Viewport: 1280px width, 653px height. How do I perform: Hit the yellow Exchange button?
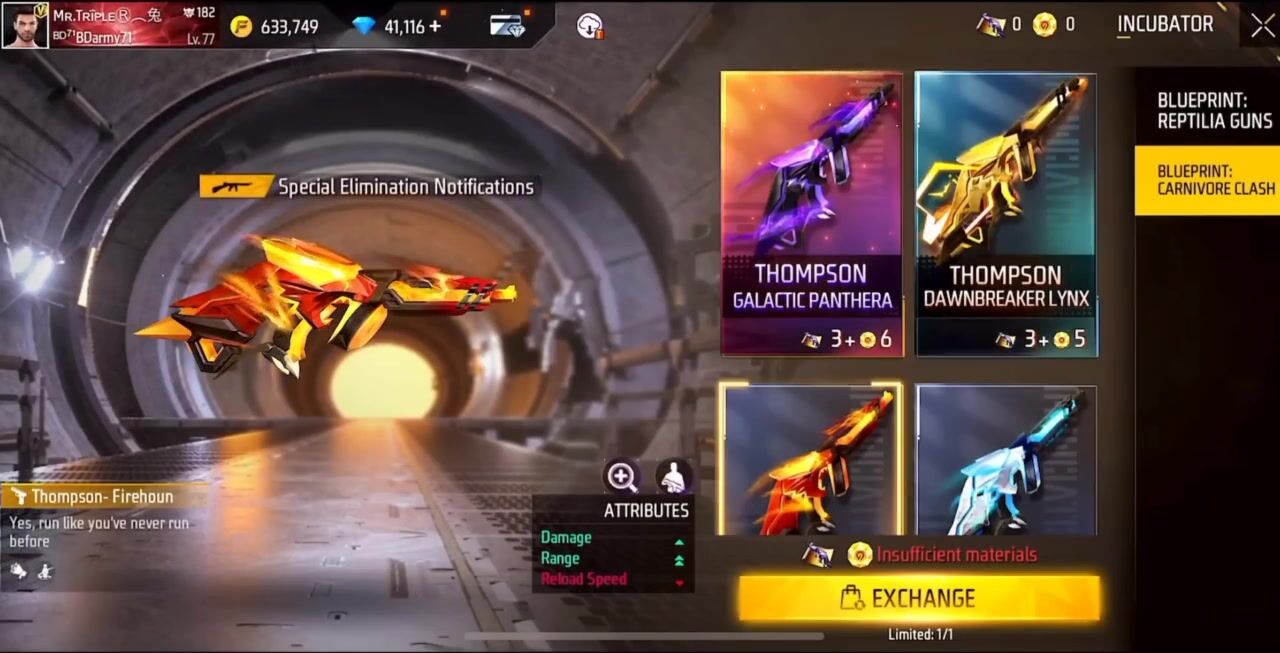coord(919,598)
